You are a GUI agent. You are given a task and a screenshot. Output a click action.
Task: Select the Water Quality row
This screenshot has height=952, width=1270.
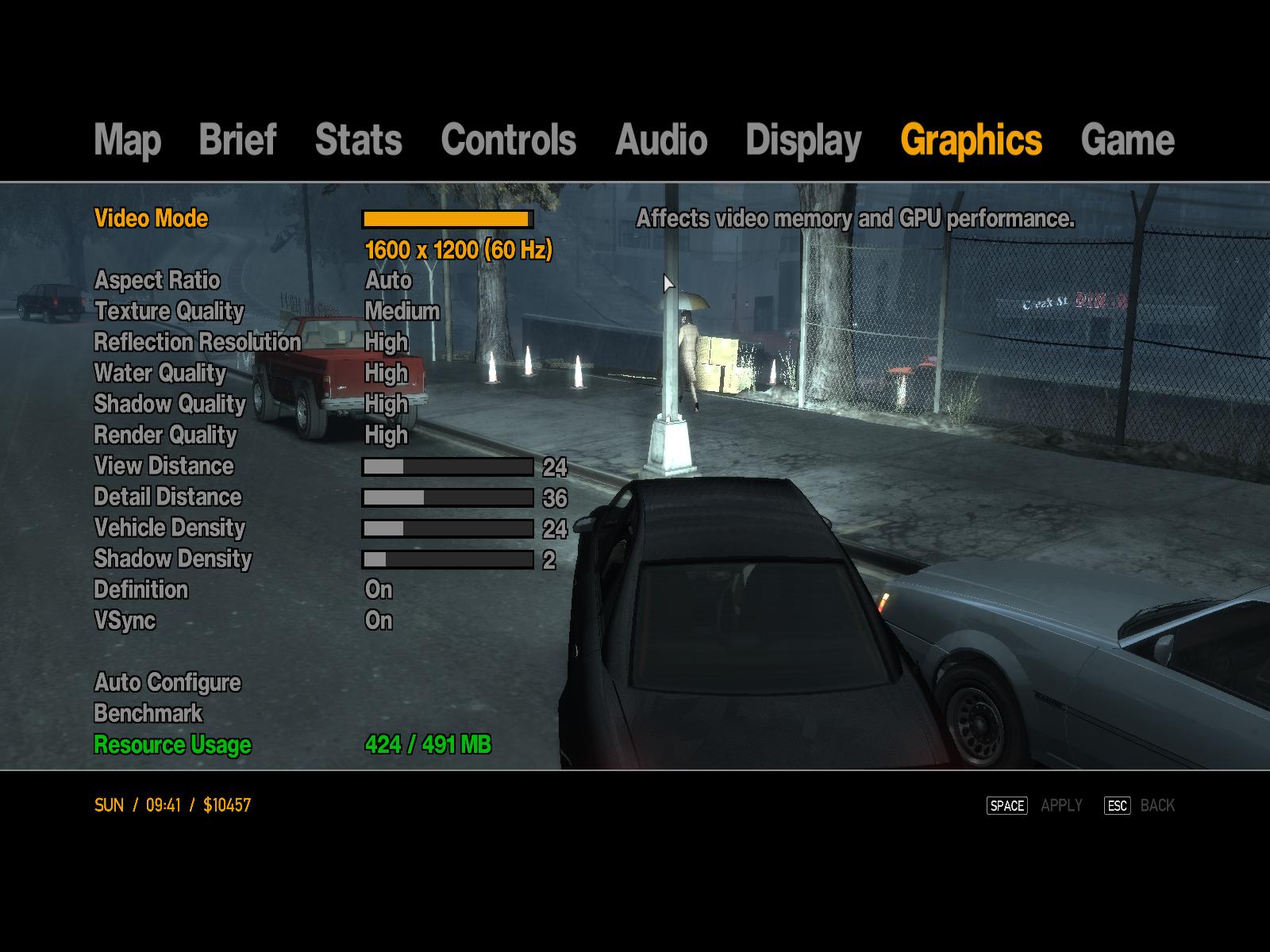(160, 373)
